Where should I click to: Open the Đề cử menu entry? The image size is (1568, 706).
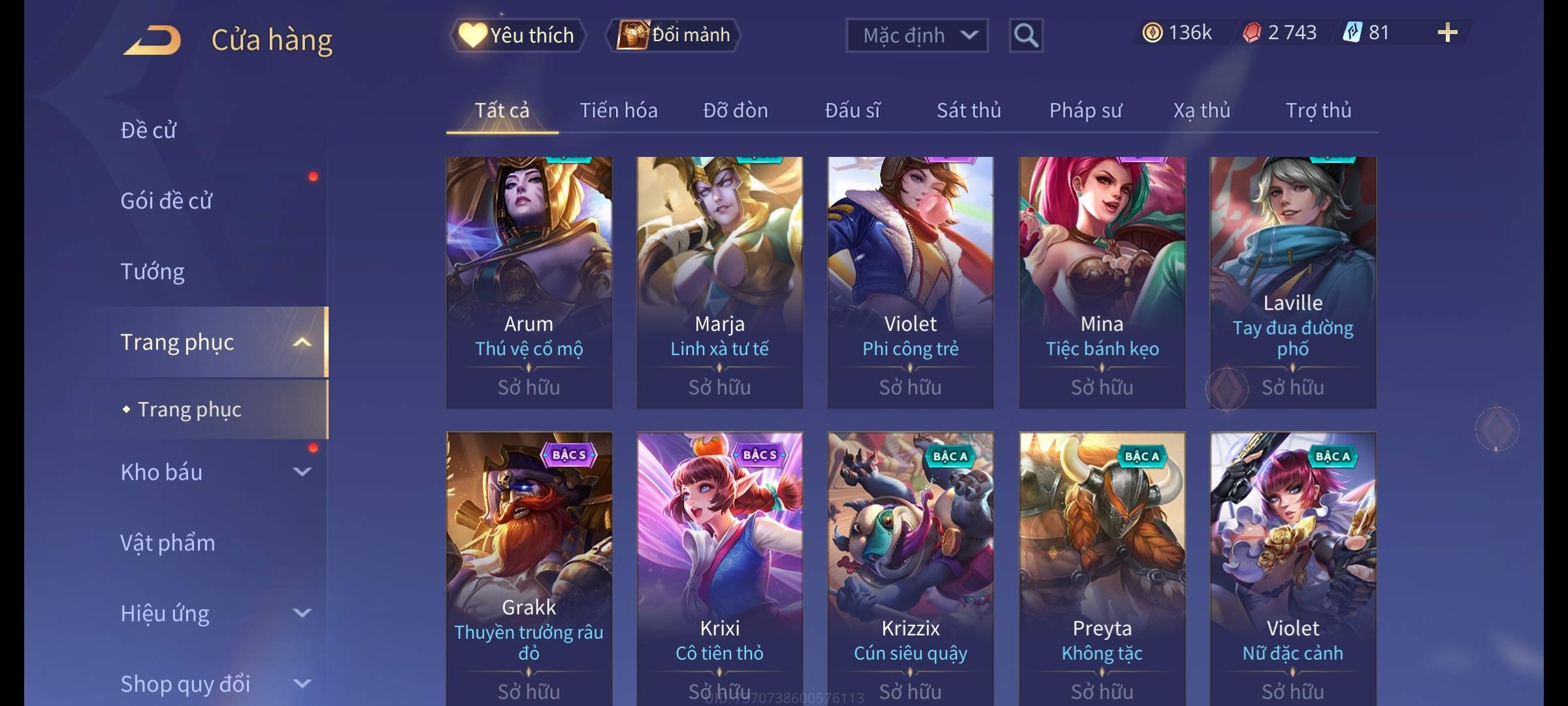pyautogui.click(x=148, y=130)
